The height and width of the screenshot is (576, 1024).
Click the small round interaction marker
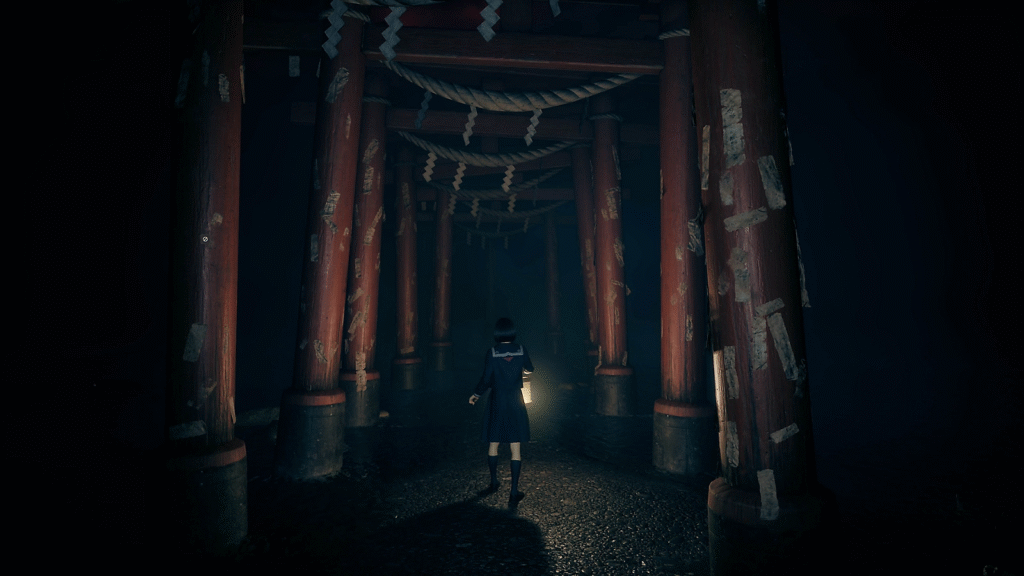coord(205,239)
